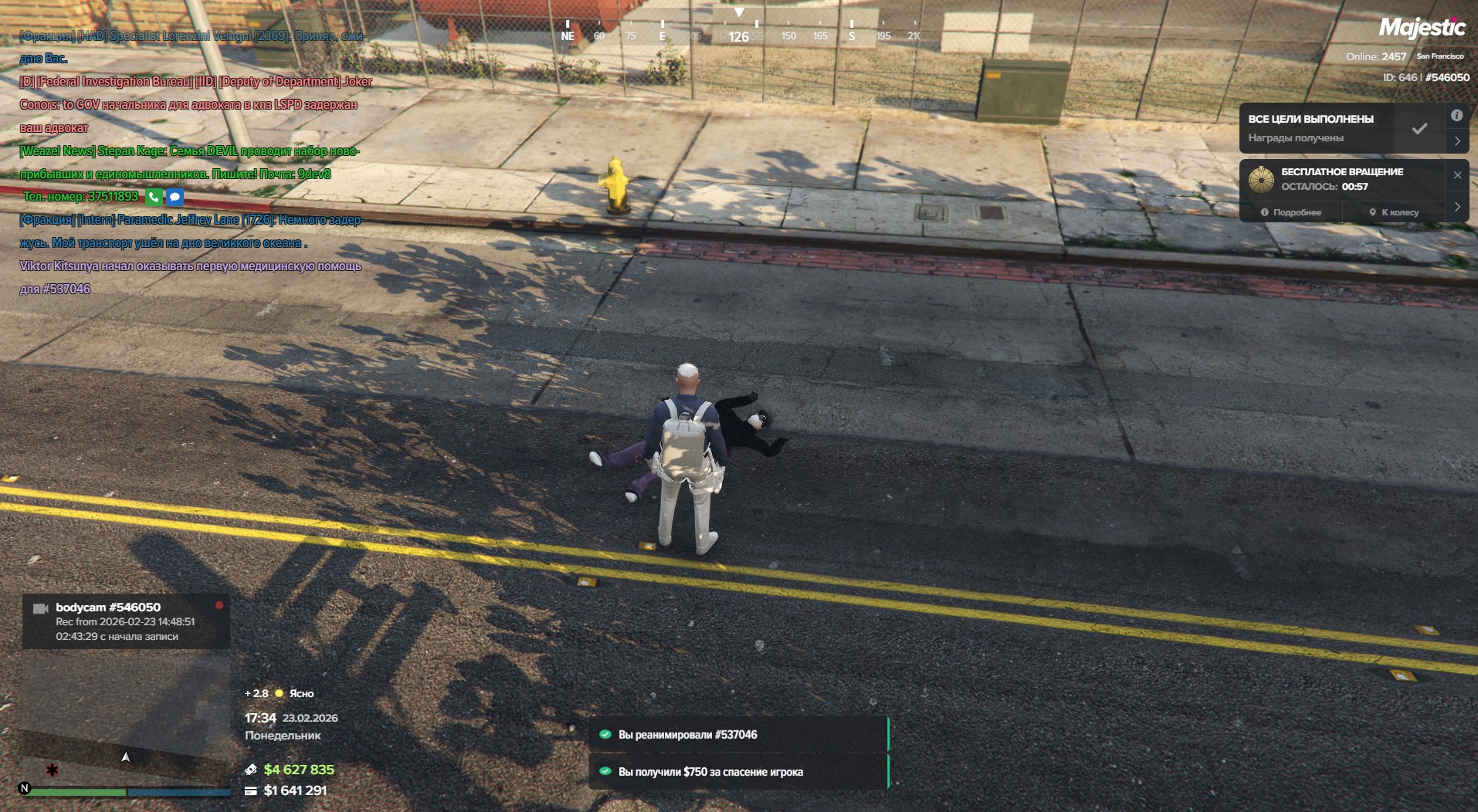Screen dimensions: 1478x812
Task: Call the Weazel News ad phone number
Action: [x=154, y=197]
